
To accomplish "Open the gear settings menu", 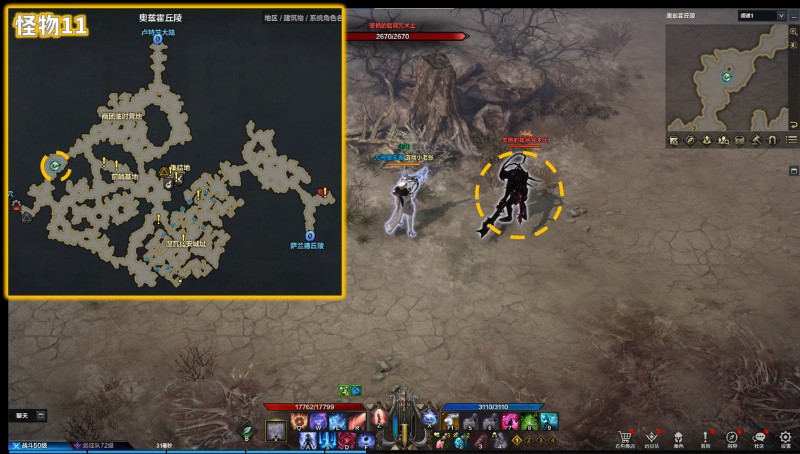I will tap(786, 437).
